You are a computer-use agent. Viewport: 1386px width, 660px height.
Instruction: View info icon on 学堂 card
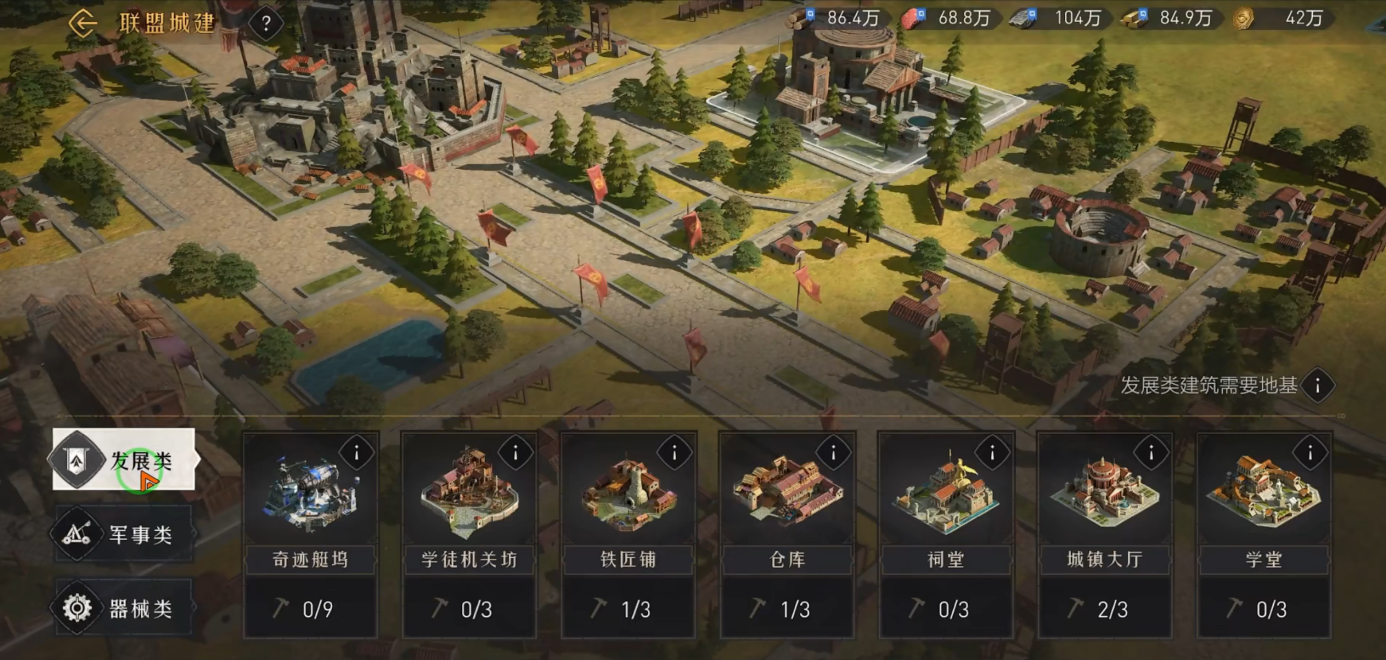[x=1310, y=453]
